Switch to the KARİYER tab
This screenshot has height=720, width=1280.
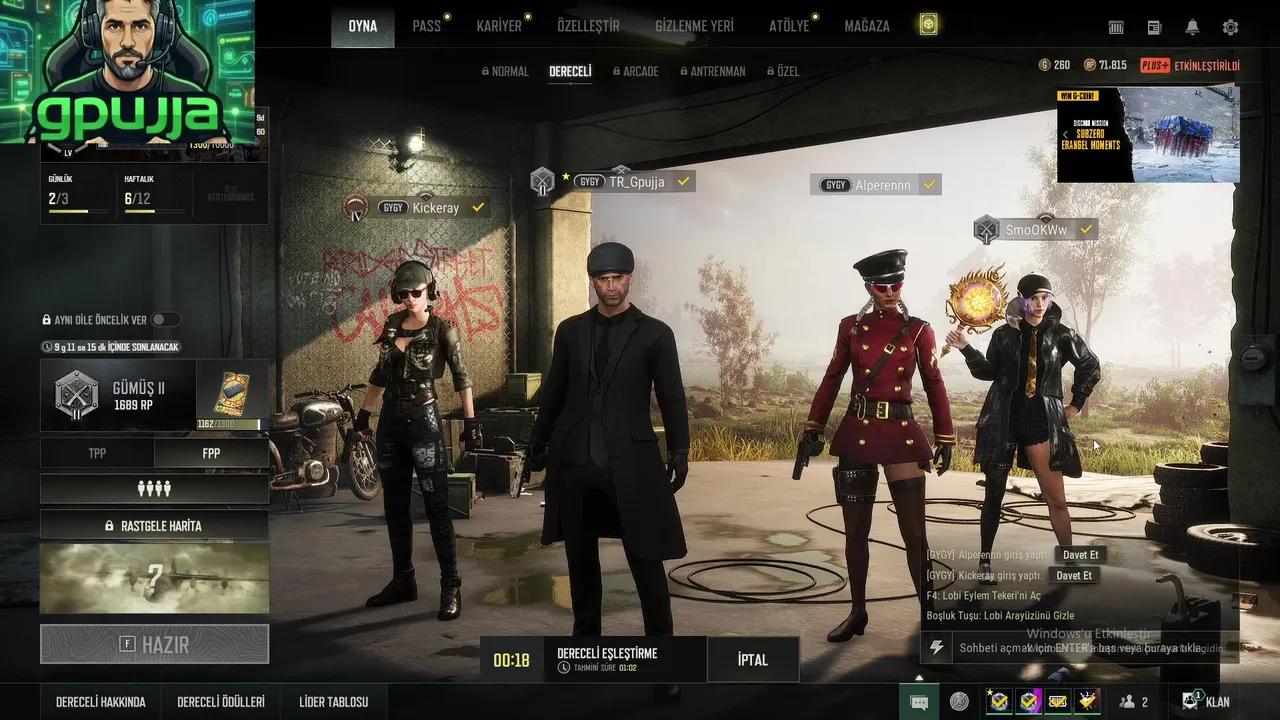tap(499, 26)
